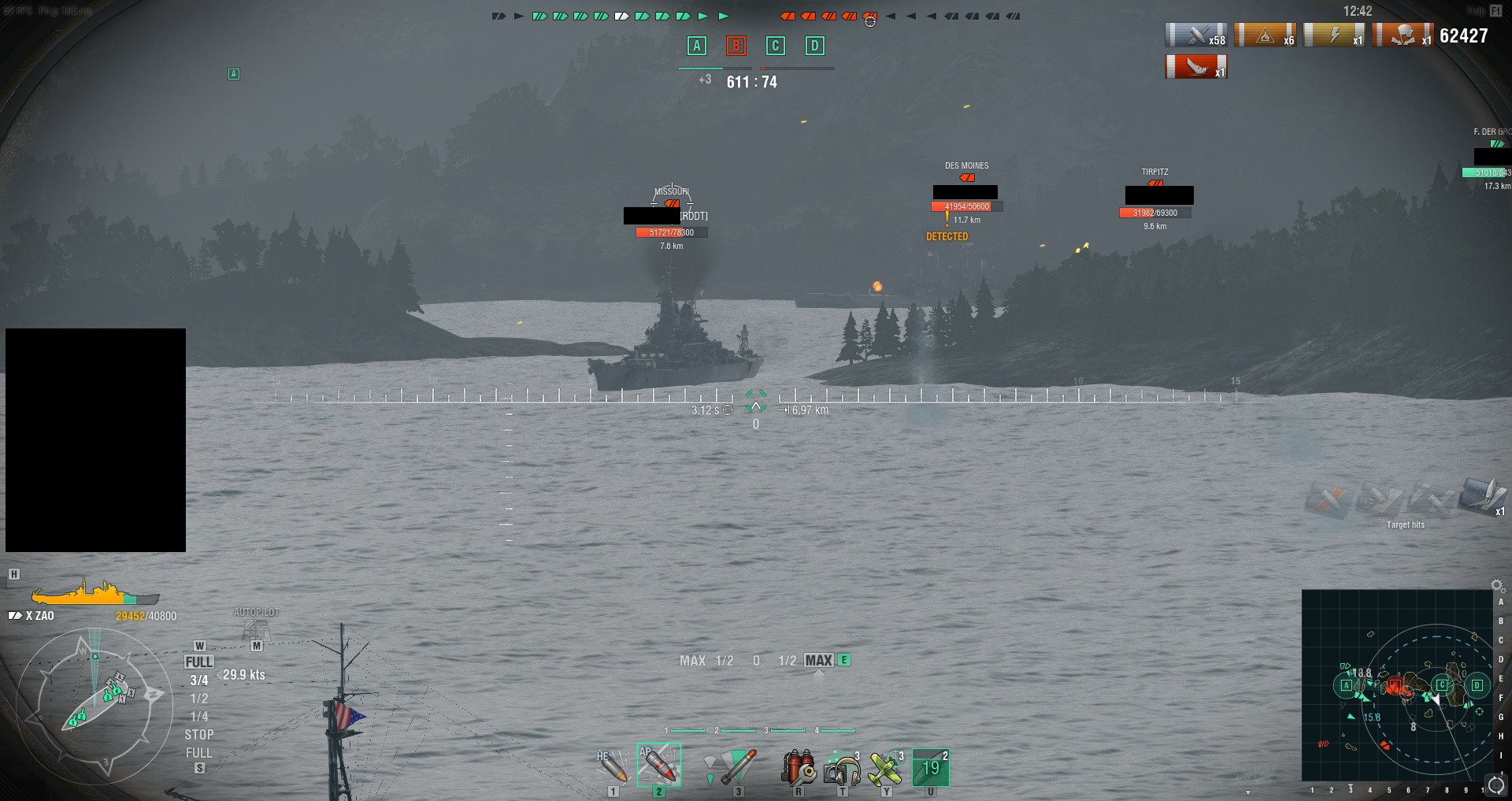Image resolution: width=1512 pixels, height=801 pixels.
Task: Click the capture point C indicator at top
Action: click(775, 46)
